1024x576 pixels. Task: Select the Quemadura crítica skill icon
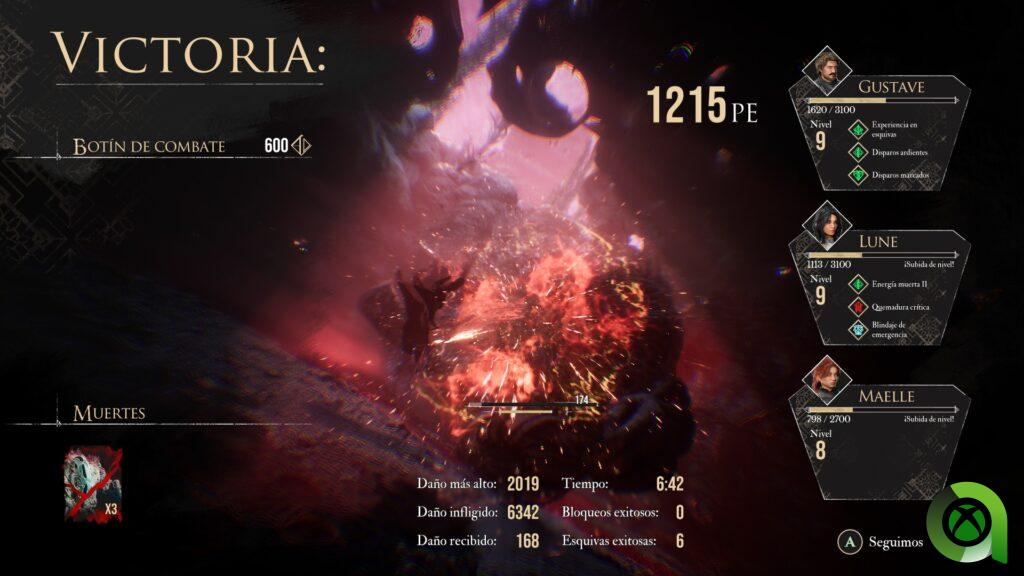coord(856,308)
